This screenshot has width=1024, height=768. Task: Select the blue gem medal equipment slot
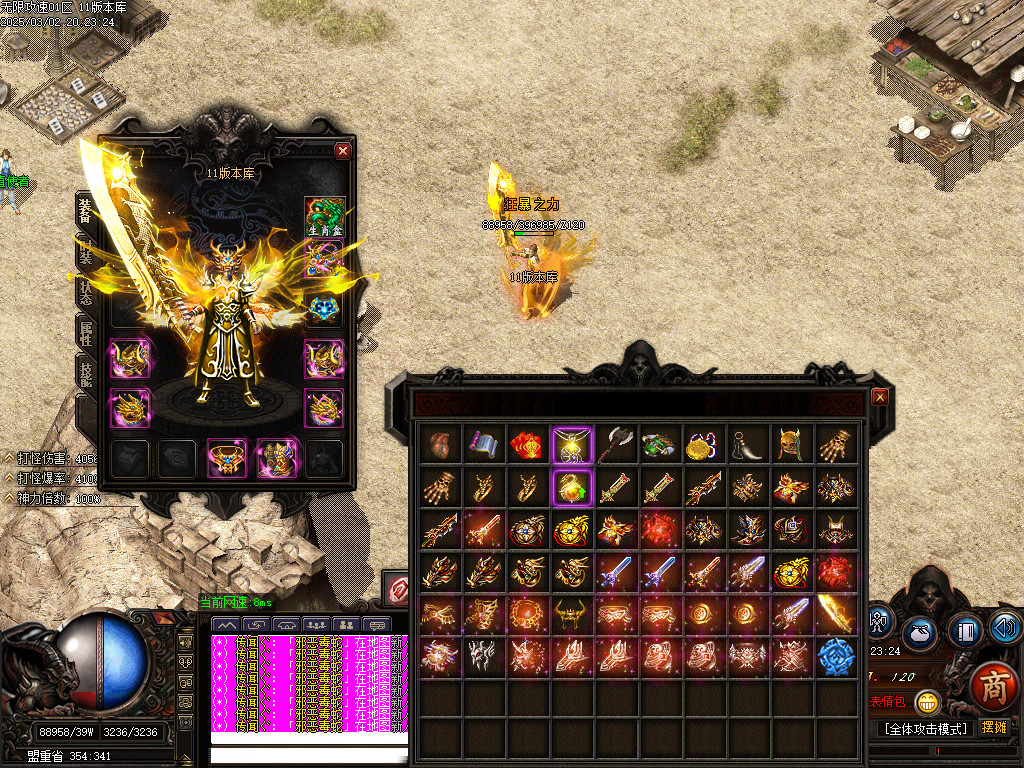(x=324, y=309)
